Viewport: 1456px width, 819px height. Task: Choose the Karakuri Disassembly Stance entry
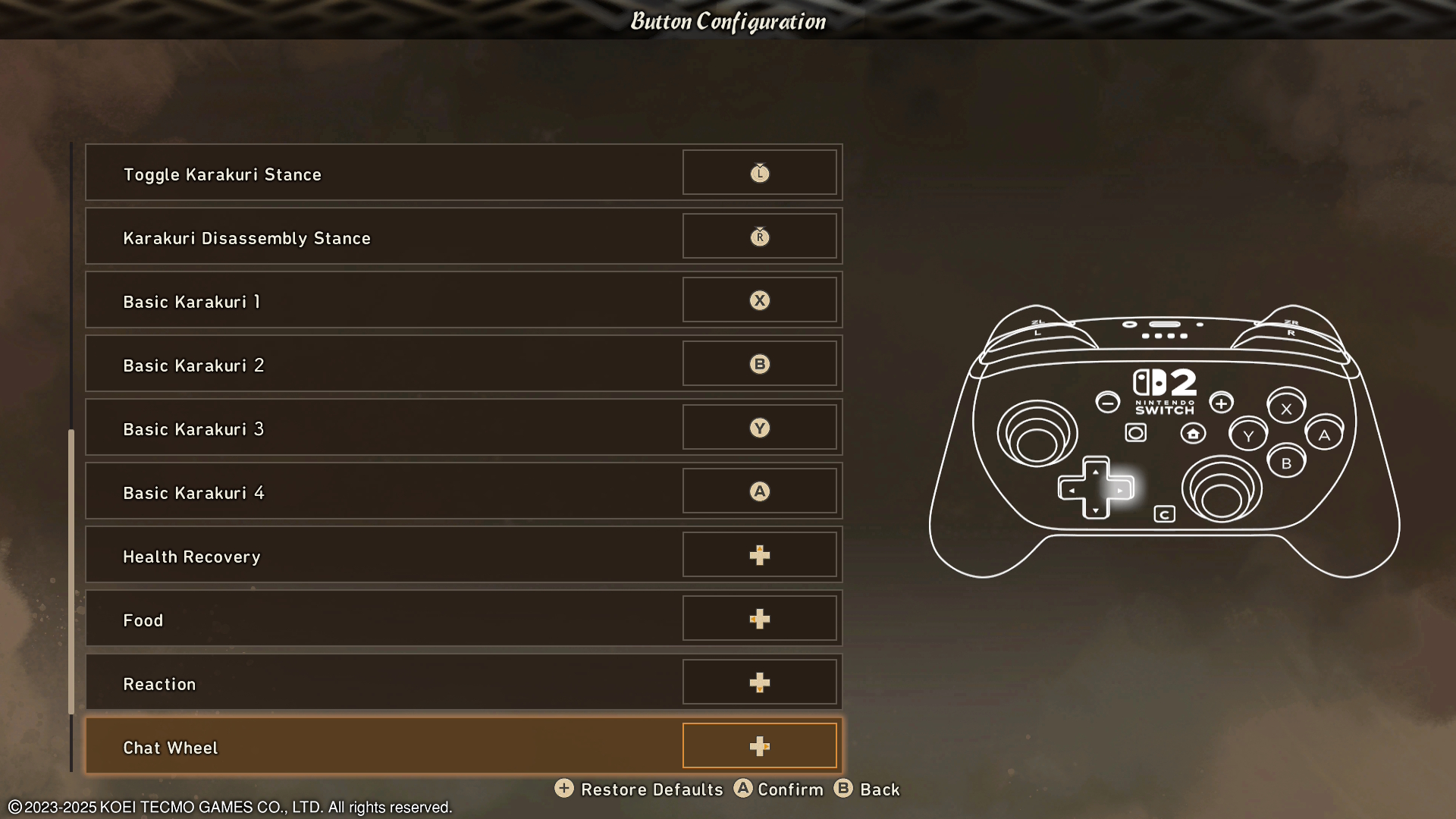[463, 237]
